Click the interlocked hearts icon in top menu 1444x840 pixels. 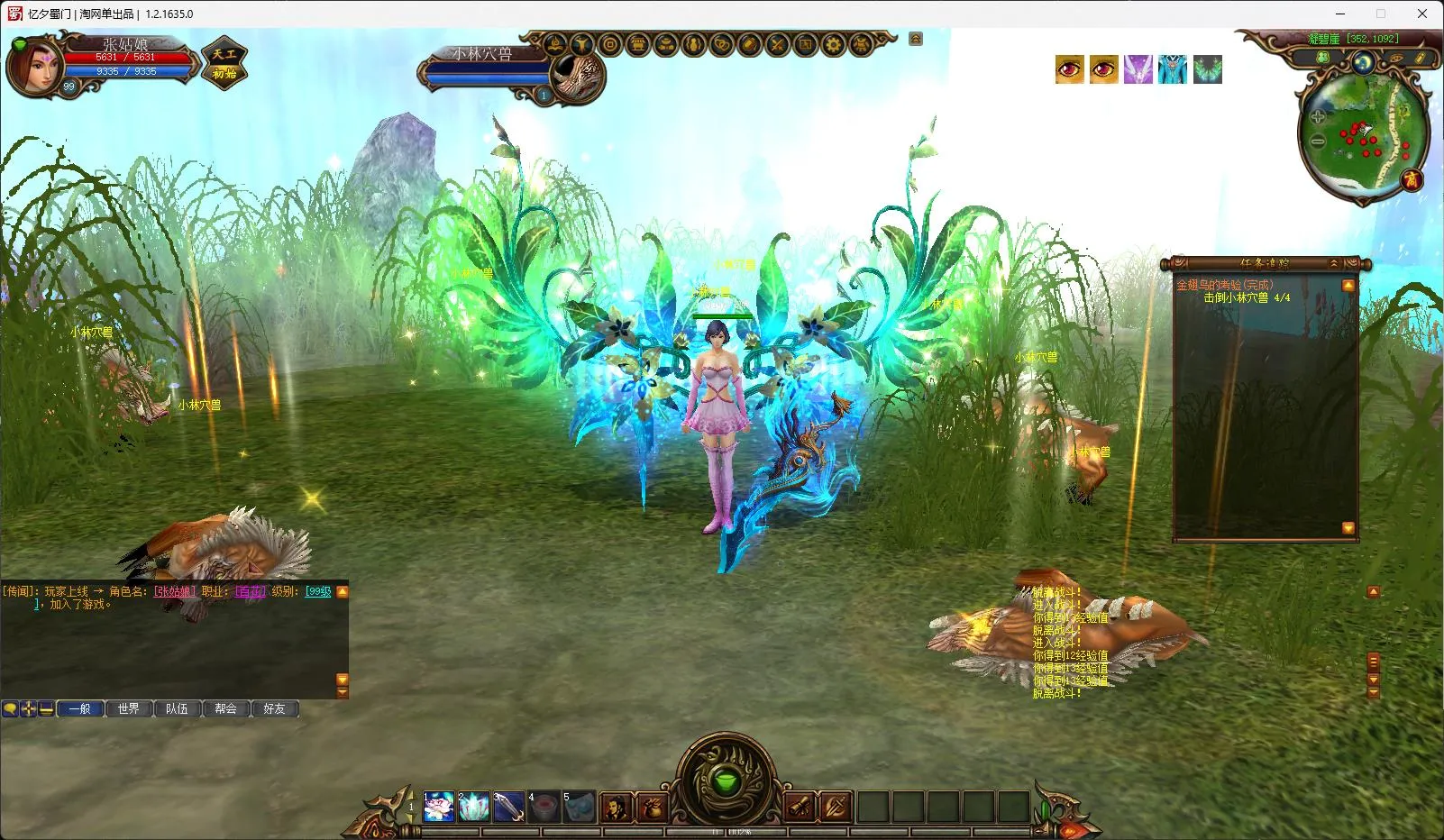point(721,43)
